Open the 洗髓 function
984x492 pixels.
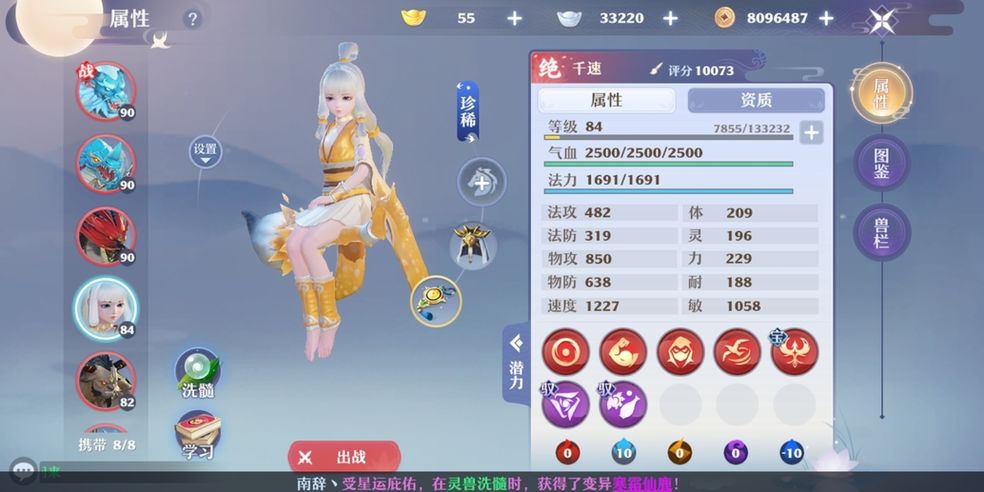click(198, 374)
